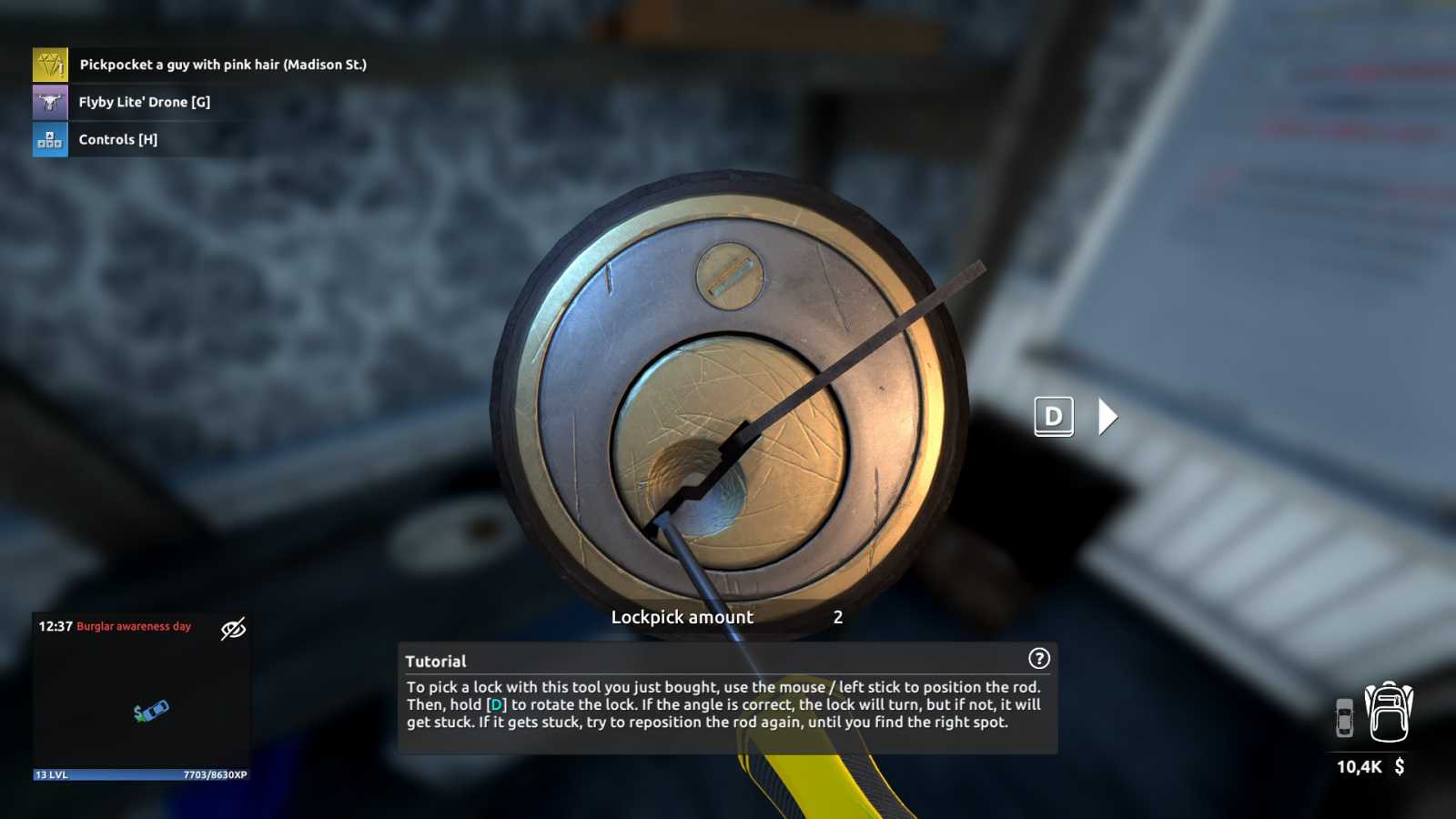Screen dimensions: 1456x819
Task: Open the Flyby Lite' Drone entry
Action: click(x=144, y=102)
